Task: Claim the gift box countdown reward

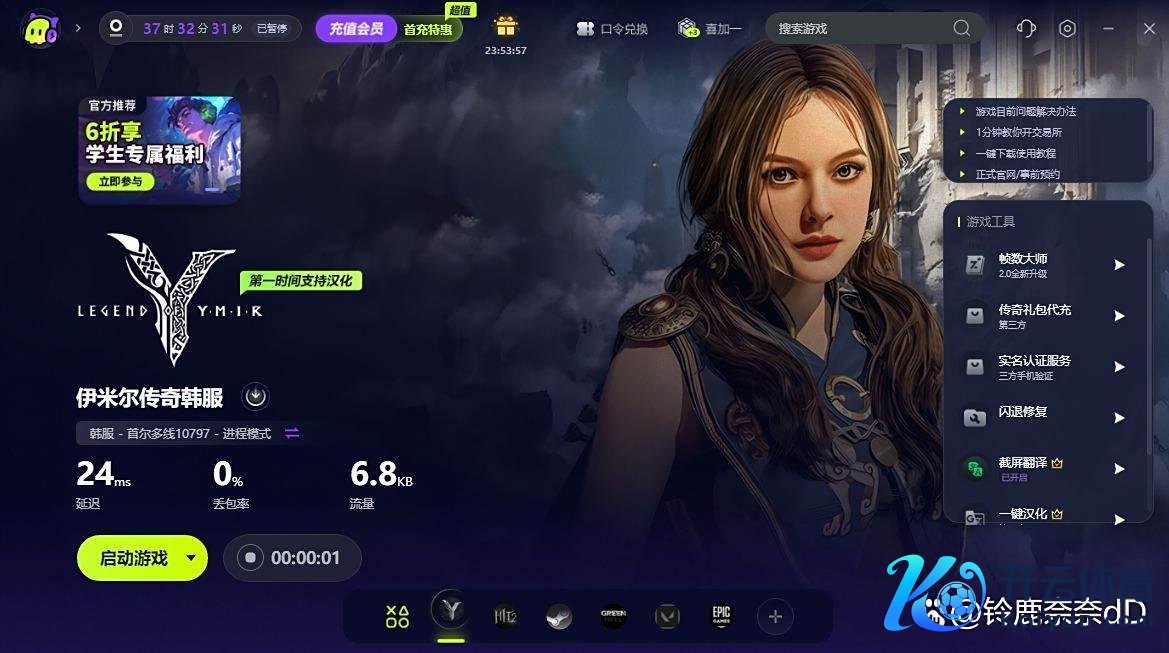Action: 505,27
